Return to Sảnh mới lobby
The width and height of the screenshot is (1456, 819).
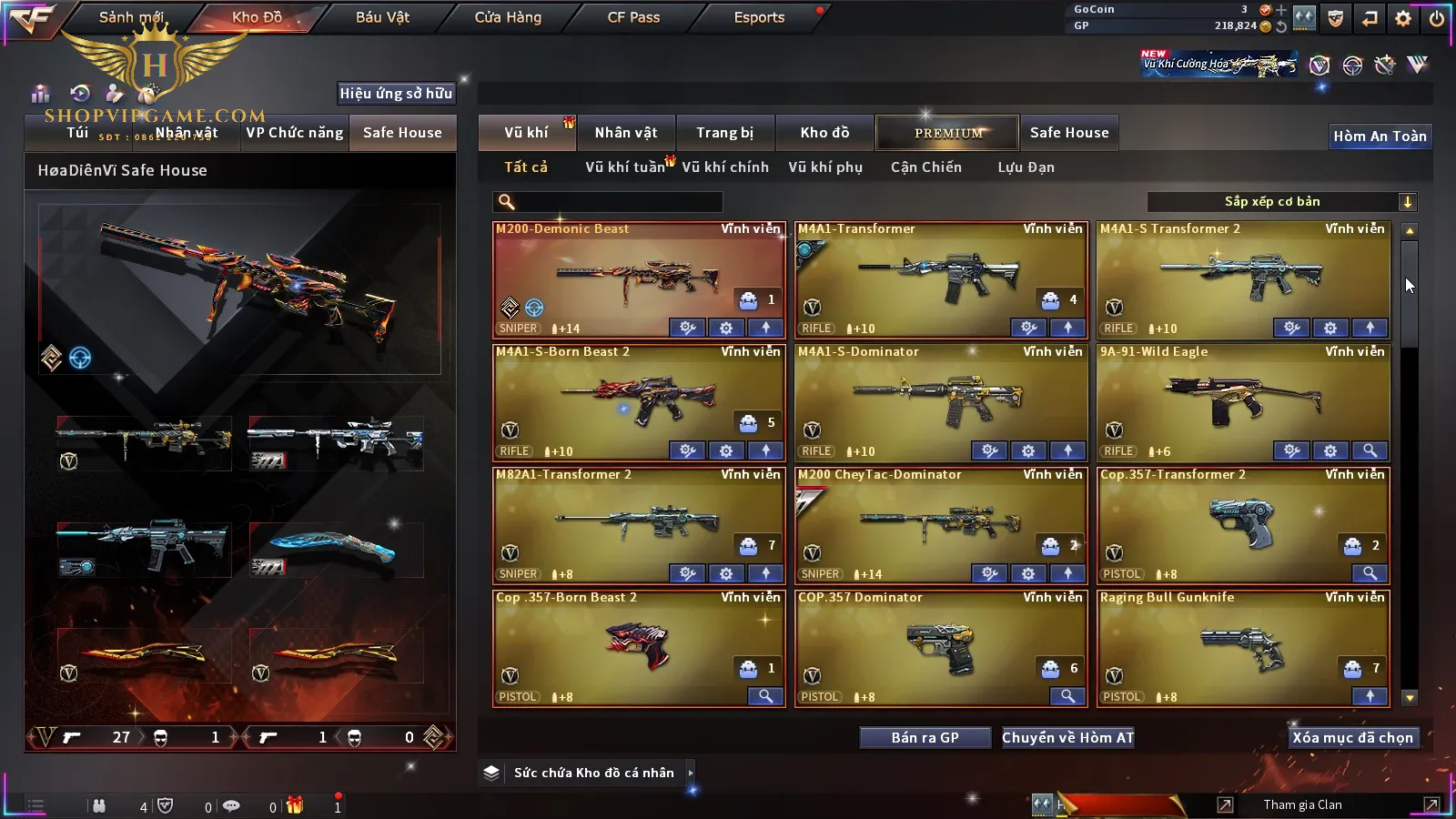click(131, 17)
